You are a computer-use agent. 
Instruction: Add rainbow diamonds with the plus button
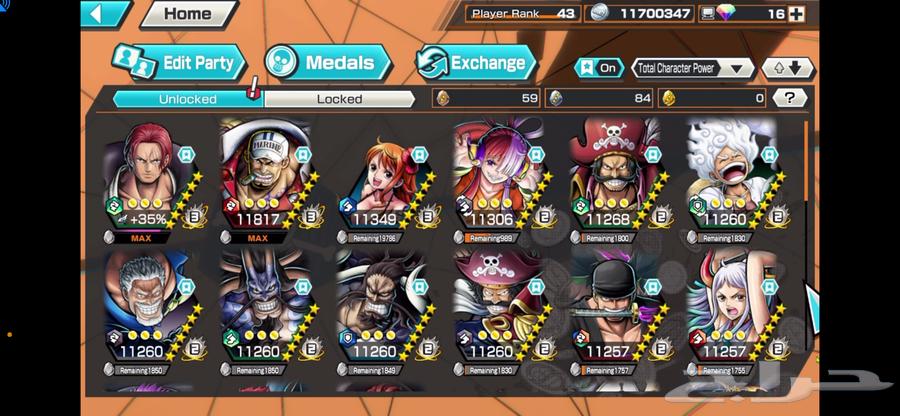pyautogui.click(x=796, y=14)
